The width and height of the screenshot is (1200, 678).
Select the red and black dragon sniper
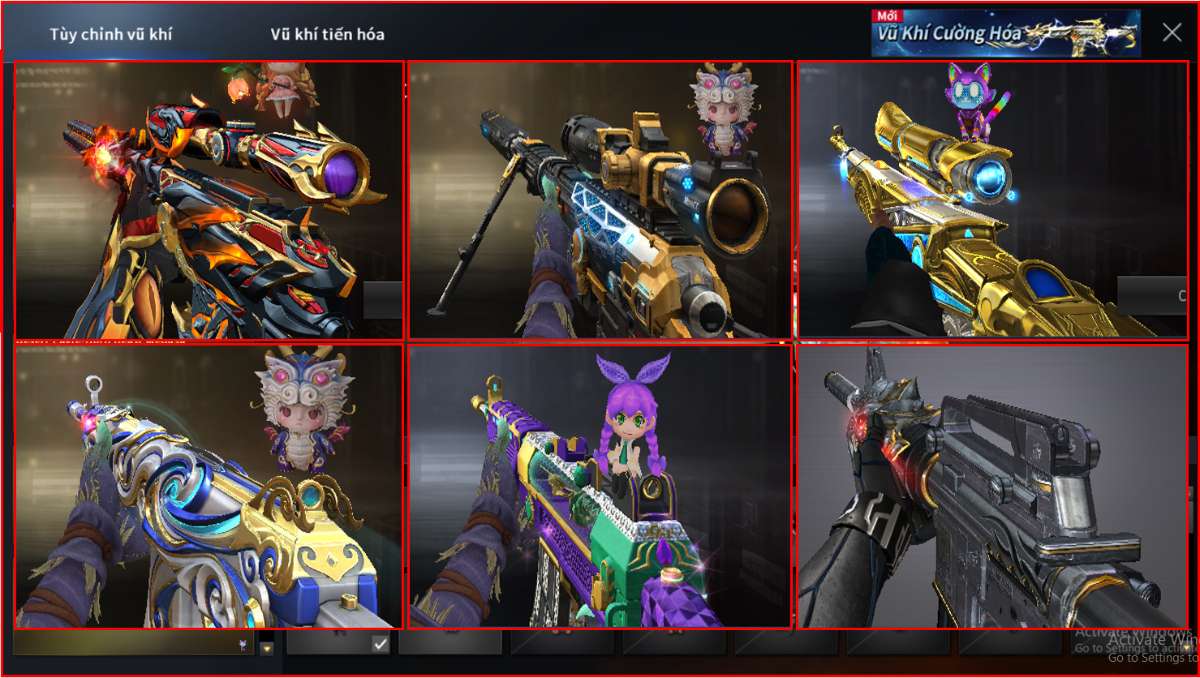(x=209, y=200)
